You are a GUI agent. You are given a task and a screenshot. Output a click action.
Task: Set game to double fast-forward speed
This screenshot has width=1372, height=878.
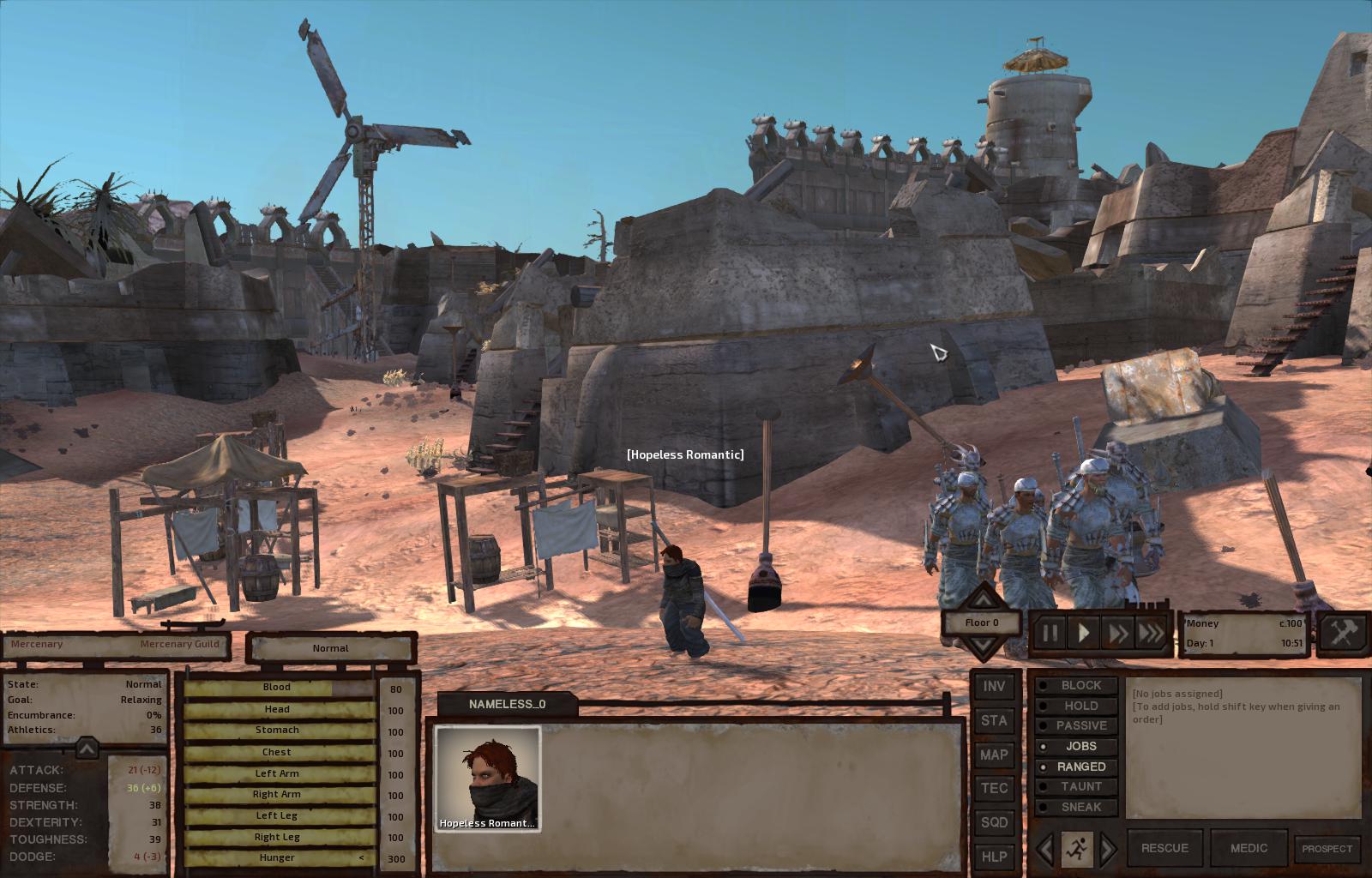1118,634
